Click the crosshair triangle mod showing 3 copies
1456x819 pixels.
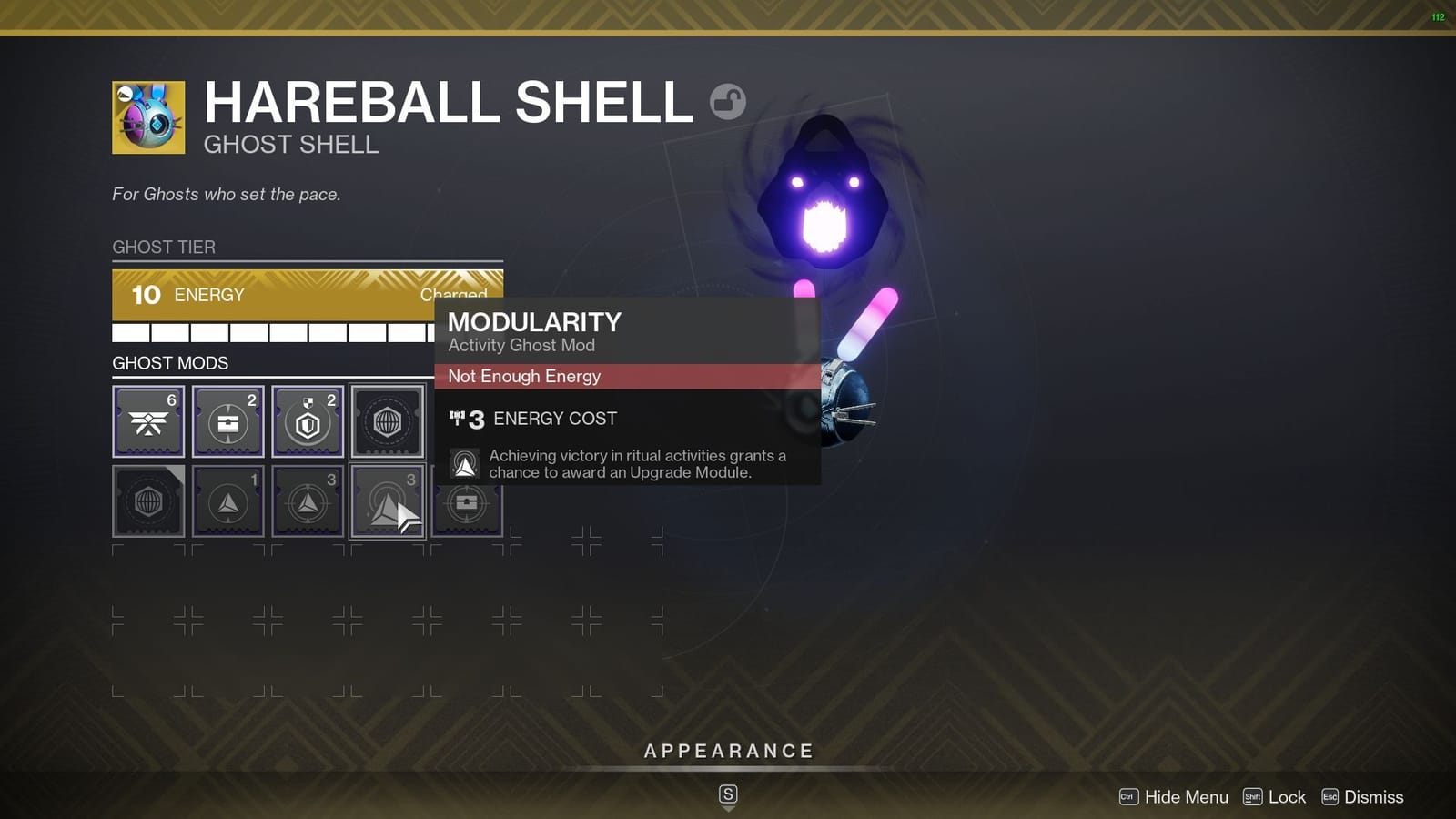(308, 501)
